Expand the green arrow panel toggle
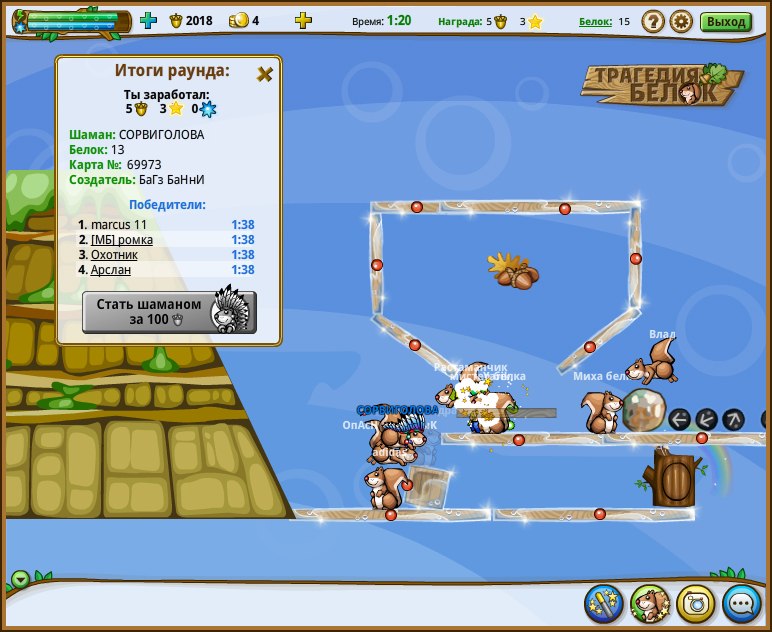 click(x=21, y=580)
